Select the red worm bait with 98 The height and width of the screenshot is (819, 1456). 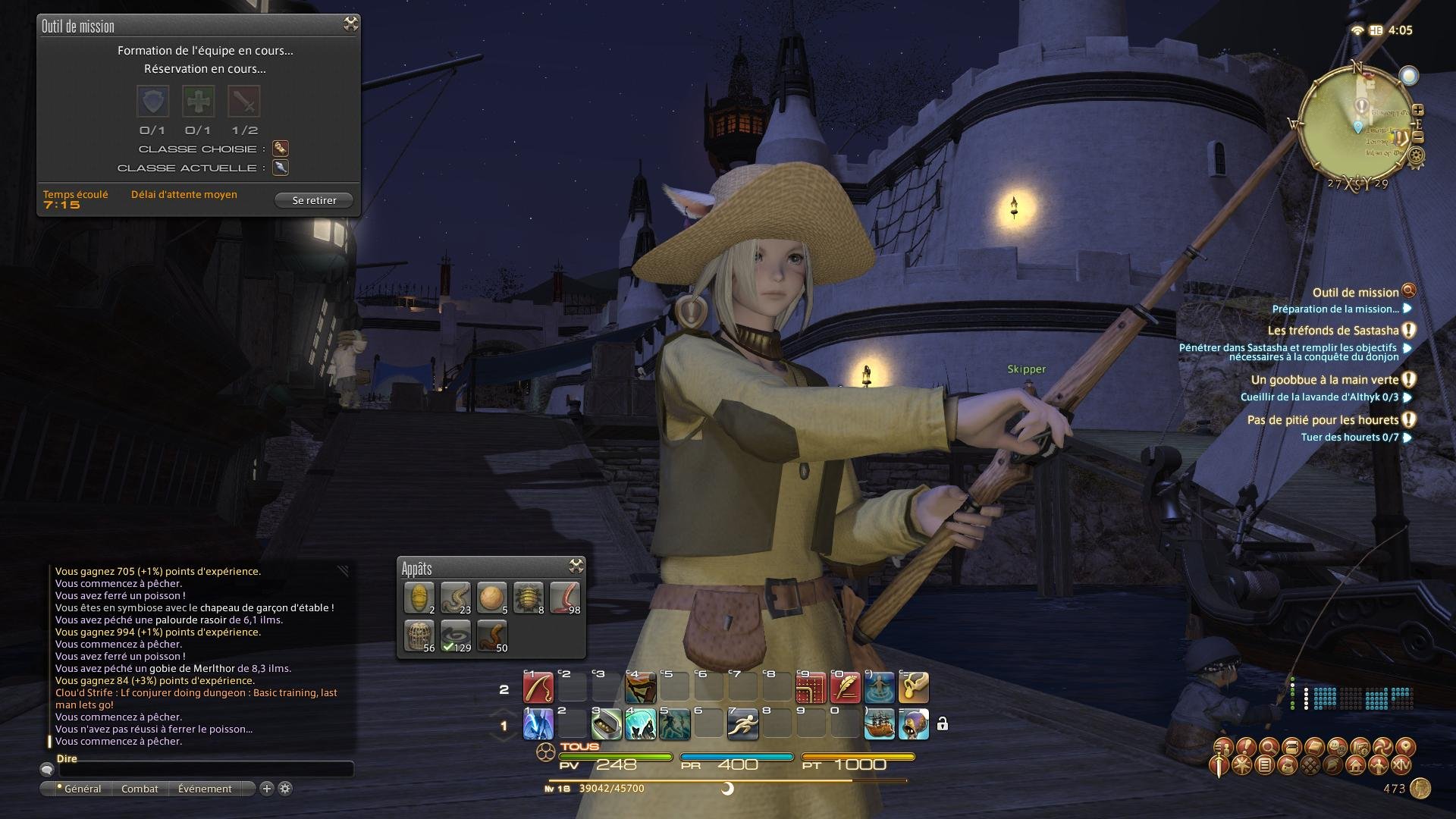(564, 598)
